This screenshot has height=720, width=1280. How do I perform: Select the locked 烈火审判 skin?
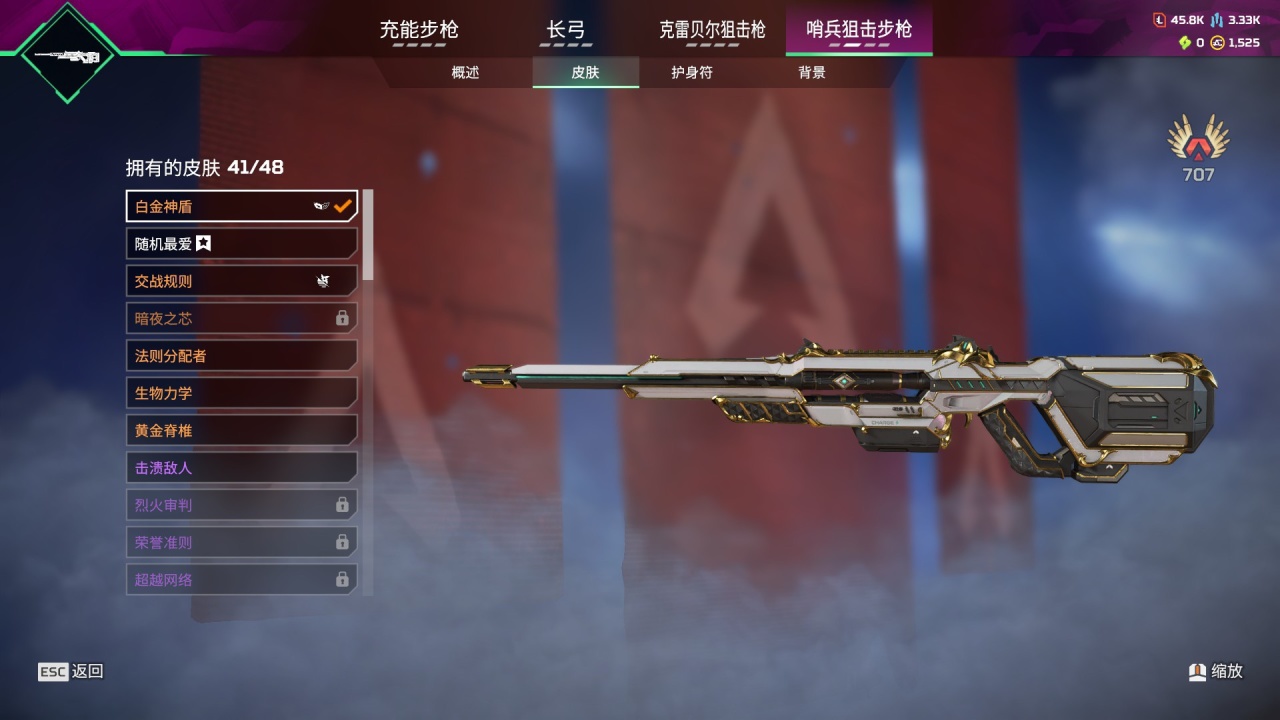point(241,505)
